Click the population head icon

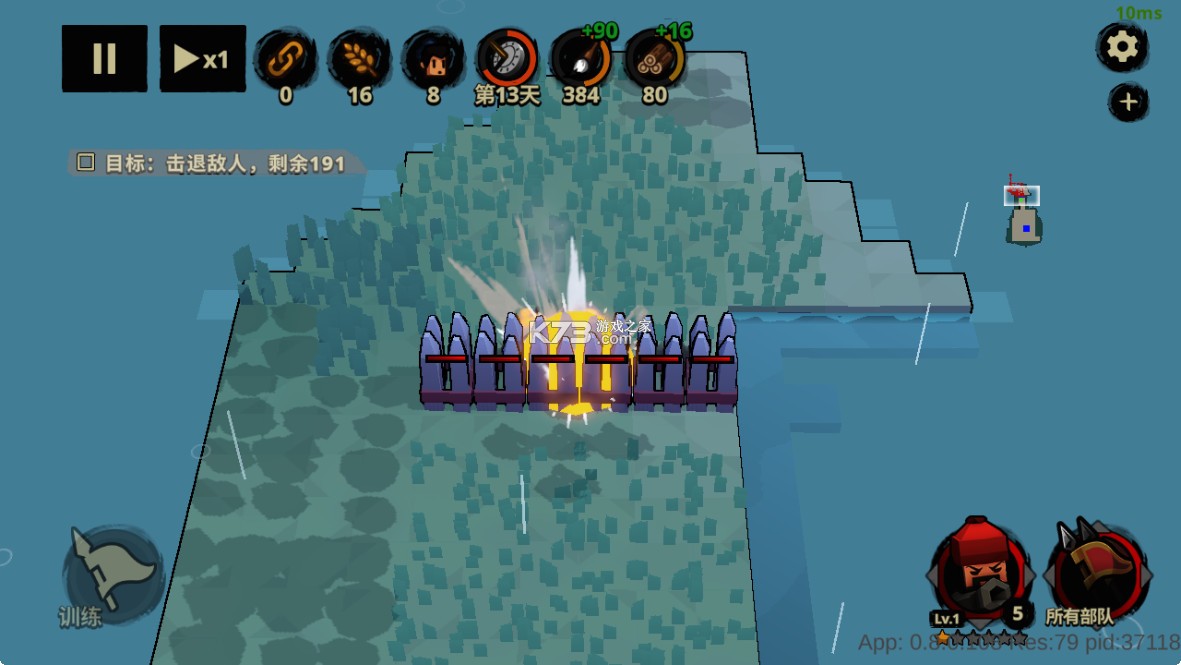click(433, 60)
